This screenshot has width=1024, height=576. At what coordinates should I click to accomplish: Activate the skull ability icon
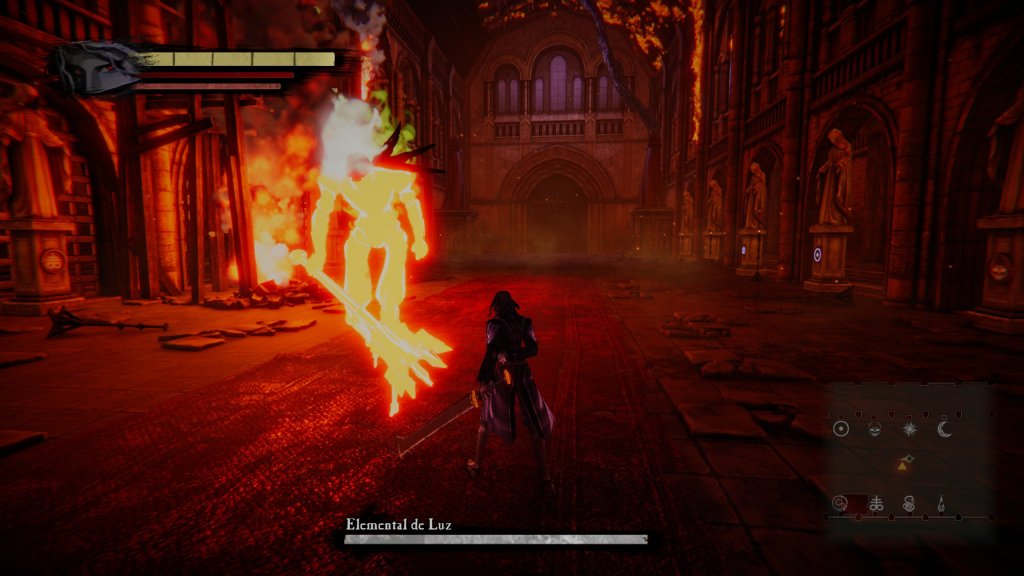[874, 429]
